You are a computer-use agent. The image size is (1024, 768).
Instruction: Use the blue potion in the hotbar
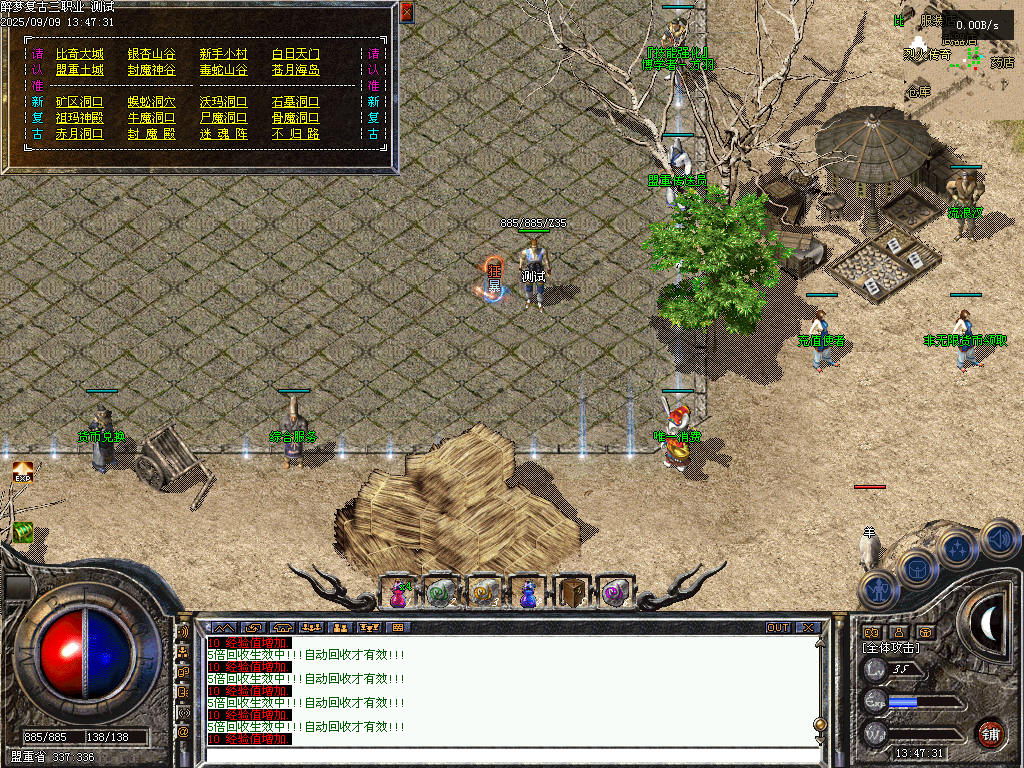tap(527, 593)
